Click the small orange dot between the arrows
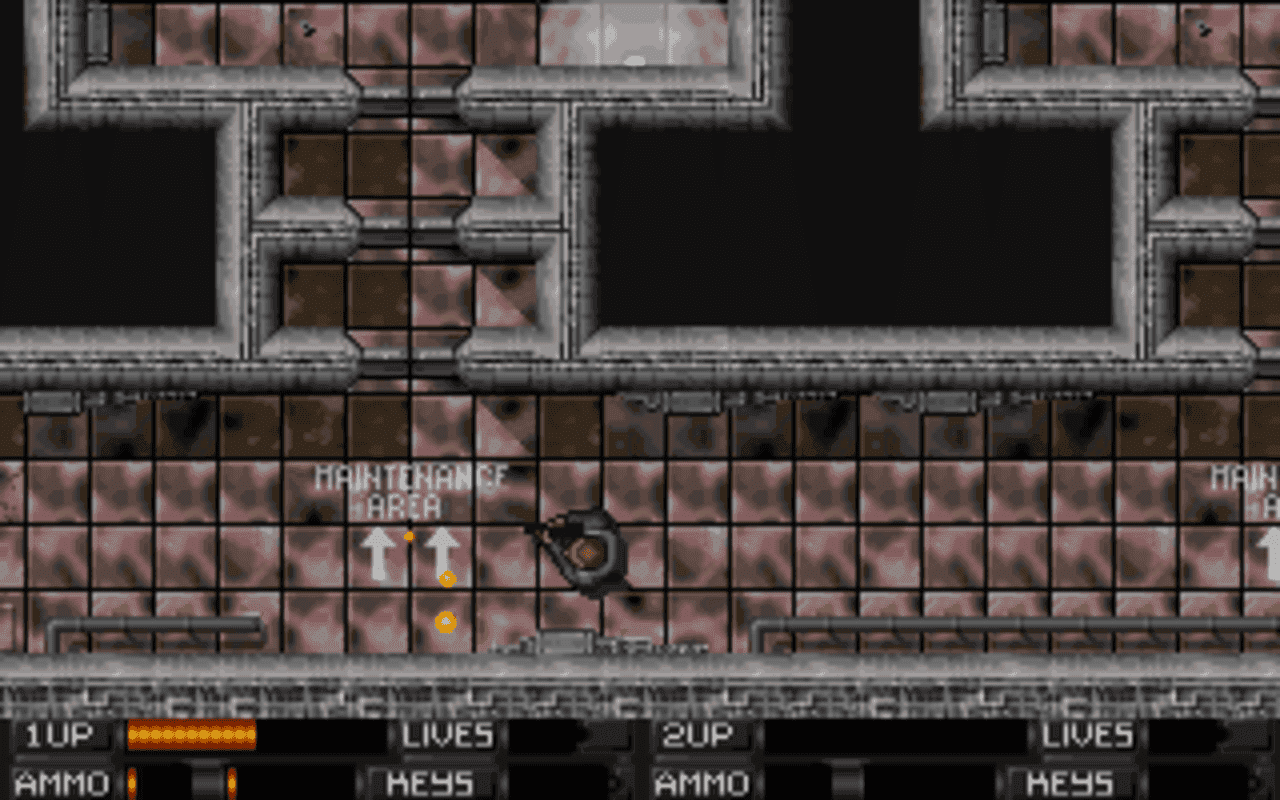The width and height of the screenshot is (1280, 800). pyautogui.click(x=409, y=537)
